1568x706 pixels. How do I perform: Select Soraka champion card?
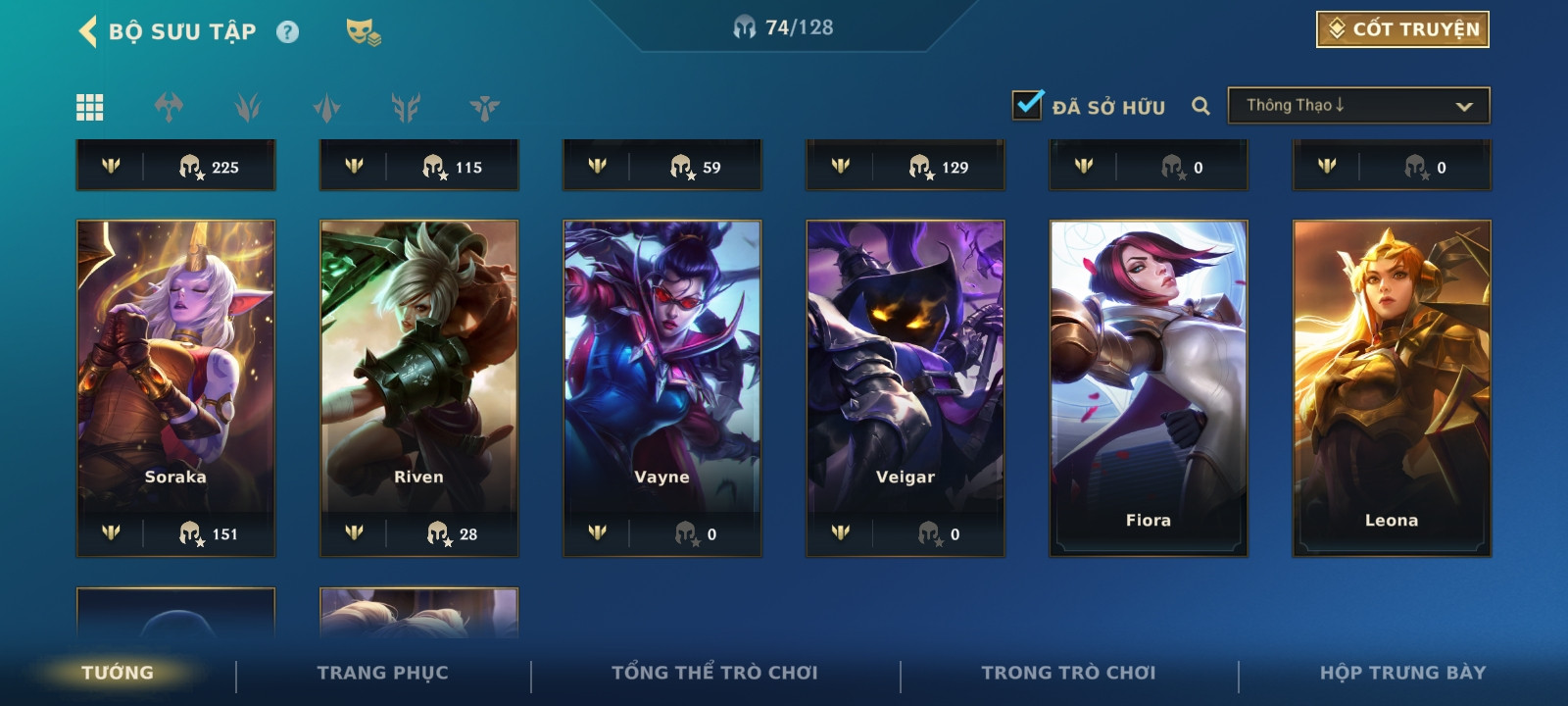tap(175, 373)
